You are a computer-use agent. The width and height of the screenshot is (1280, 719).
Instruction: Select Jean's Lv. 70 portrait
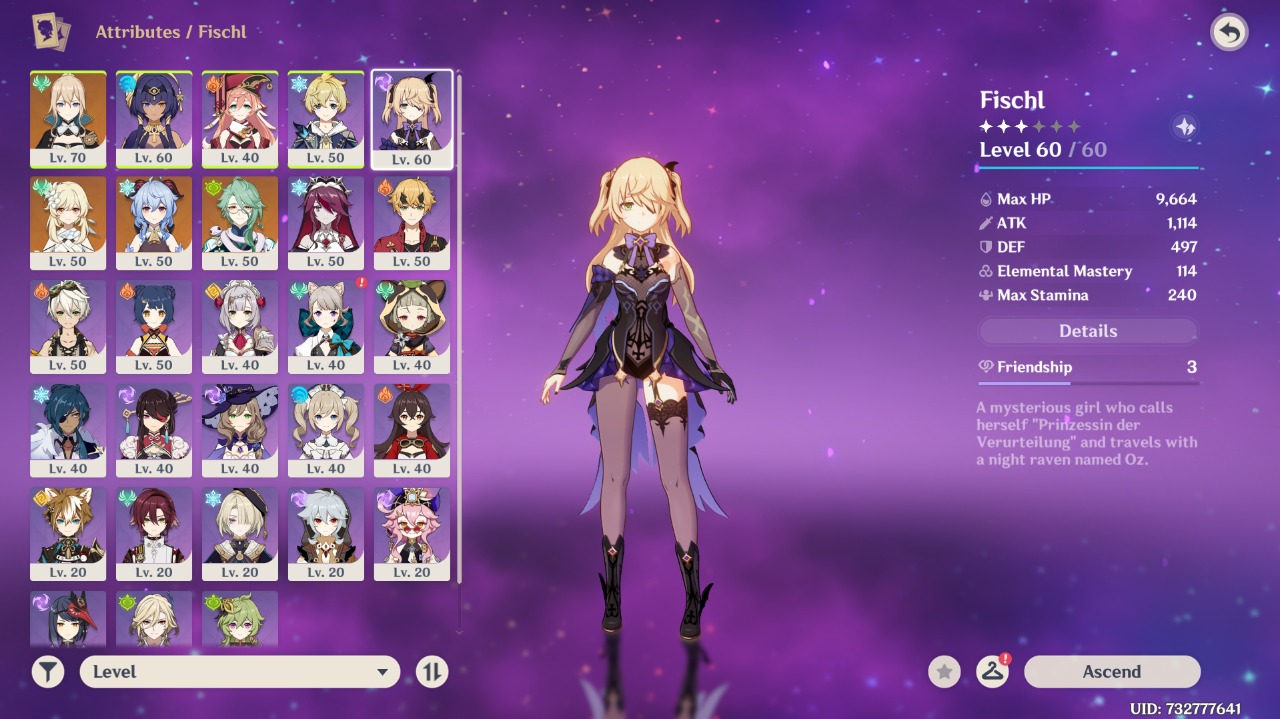click(x=68, y=119)
